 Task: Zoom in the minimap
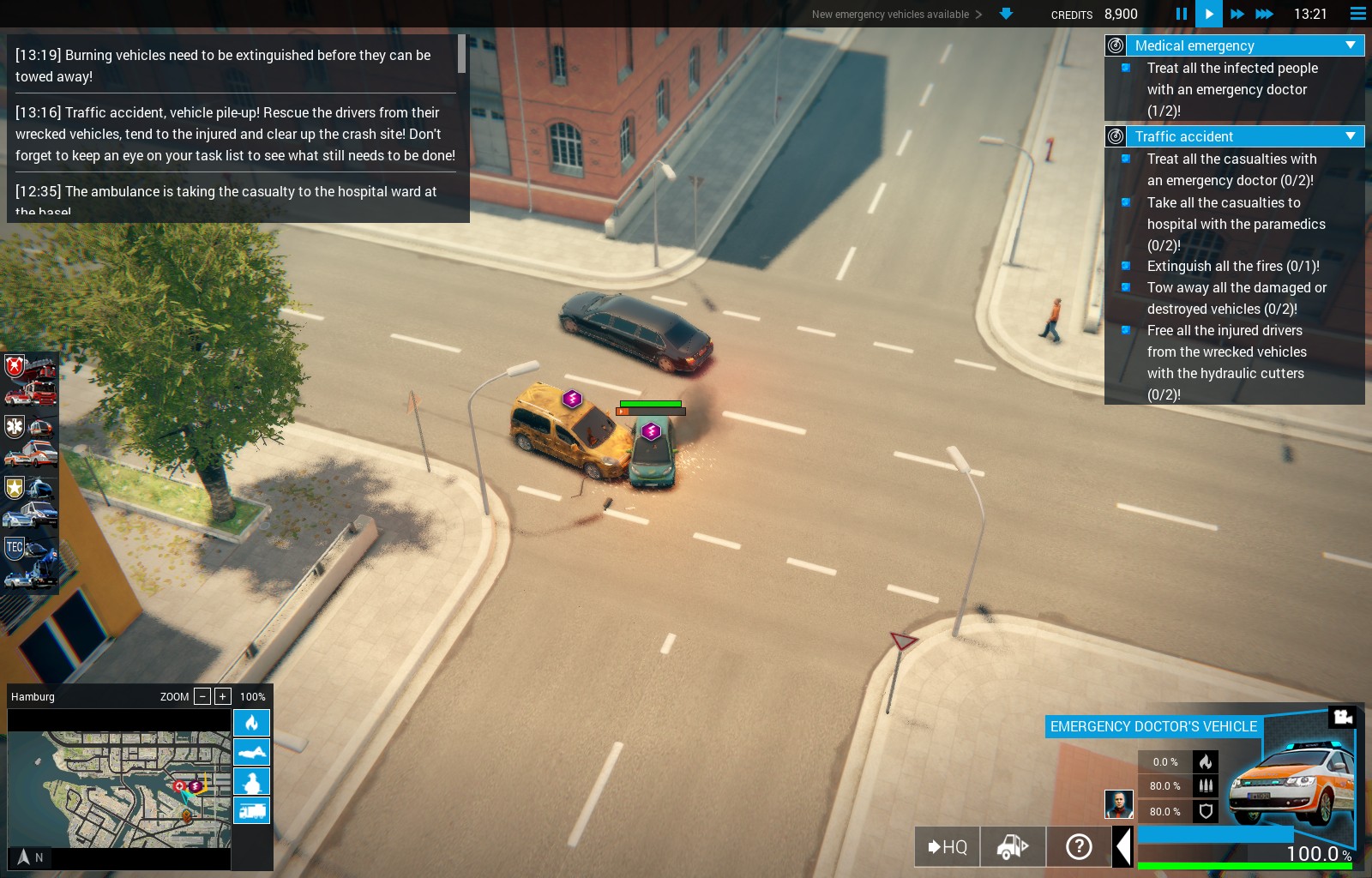pos(223,696)
